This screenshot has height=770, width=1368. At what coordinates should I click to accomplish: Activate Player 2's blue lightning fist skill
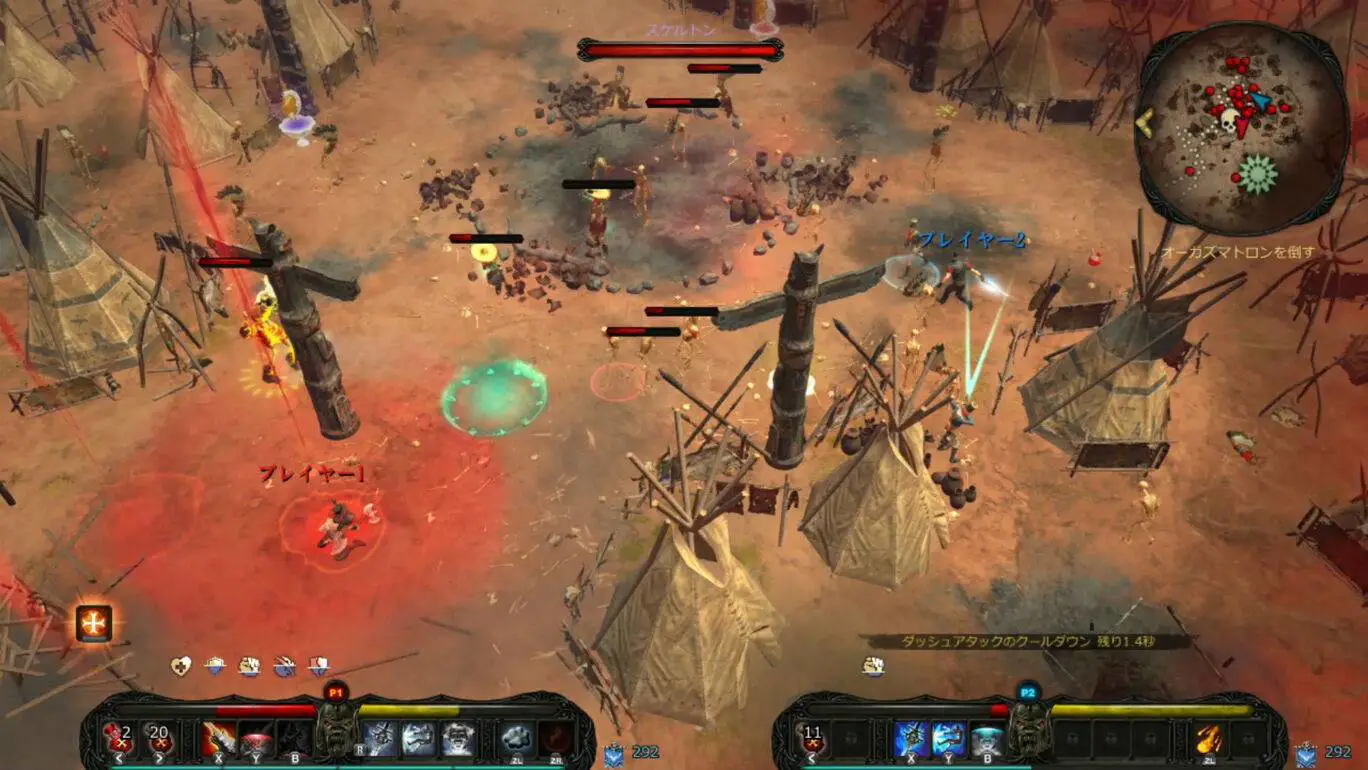(x=911, y=739)
